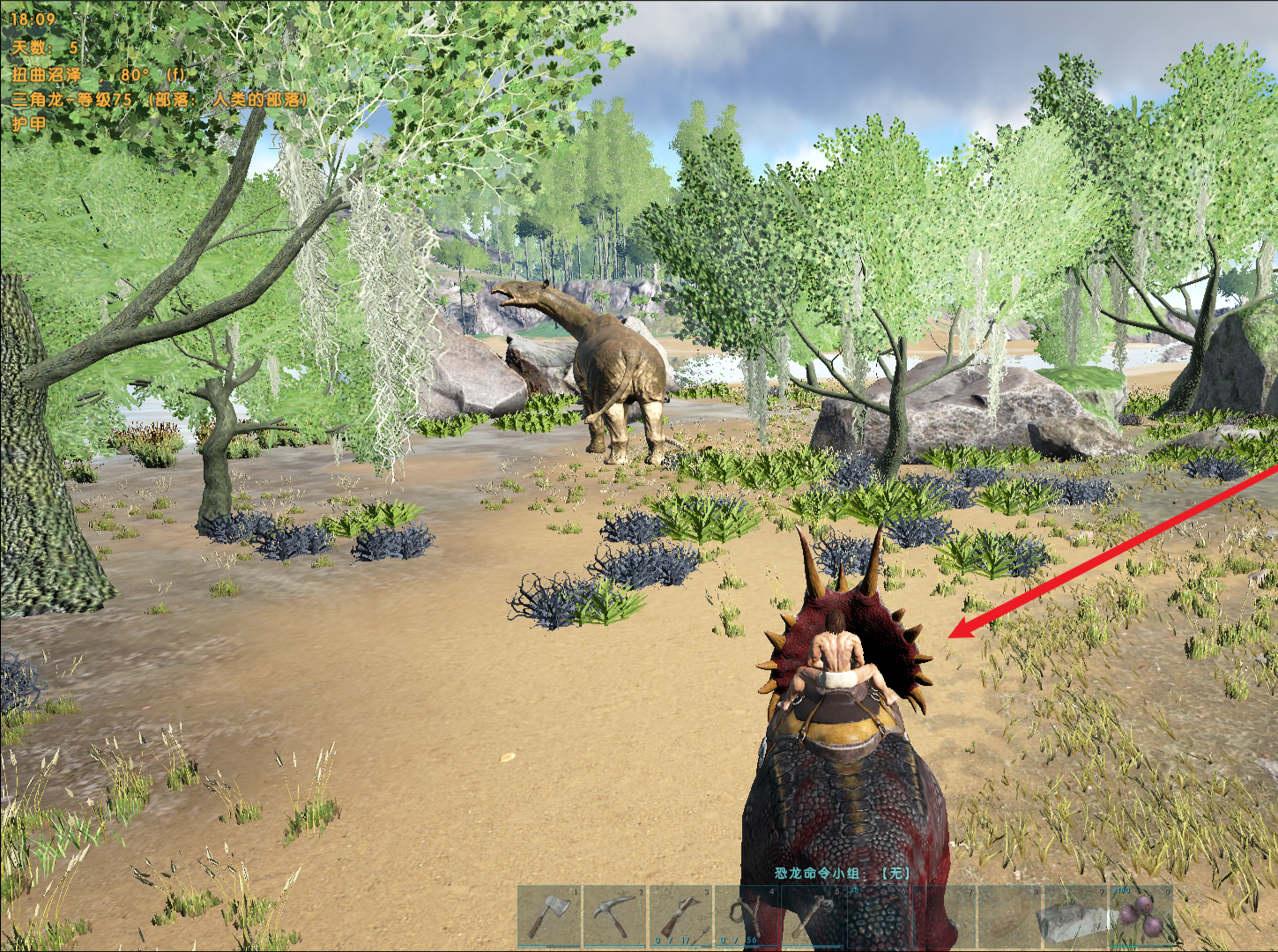1278x952 pixels.
Task: Select the hotbar slot with the x8 stack
Action: [878, 916]
